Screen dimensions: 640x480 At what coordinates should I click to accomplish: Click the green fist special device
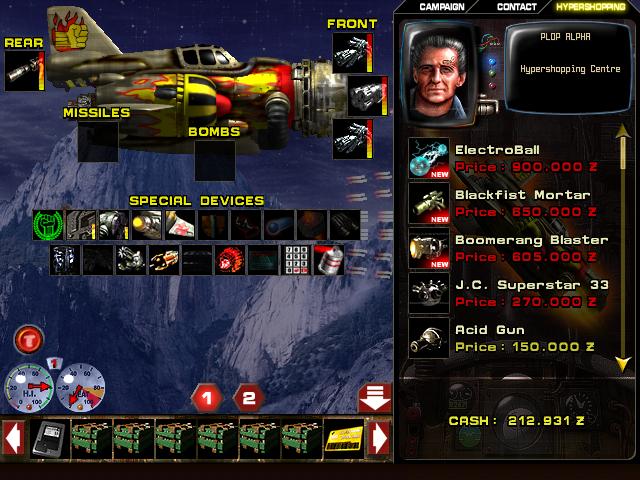(x=48, y=225)
